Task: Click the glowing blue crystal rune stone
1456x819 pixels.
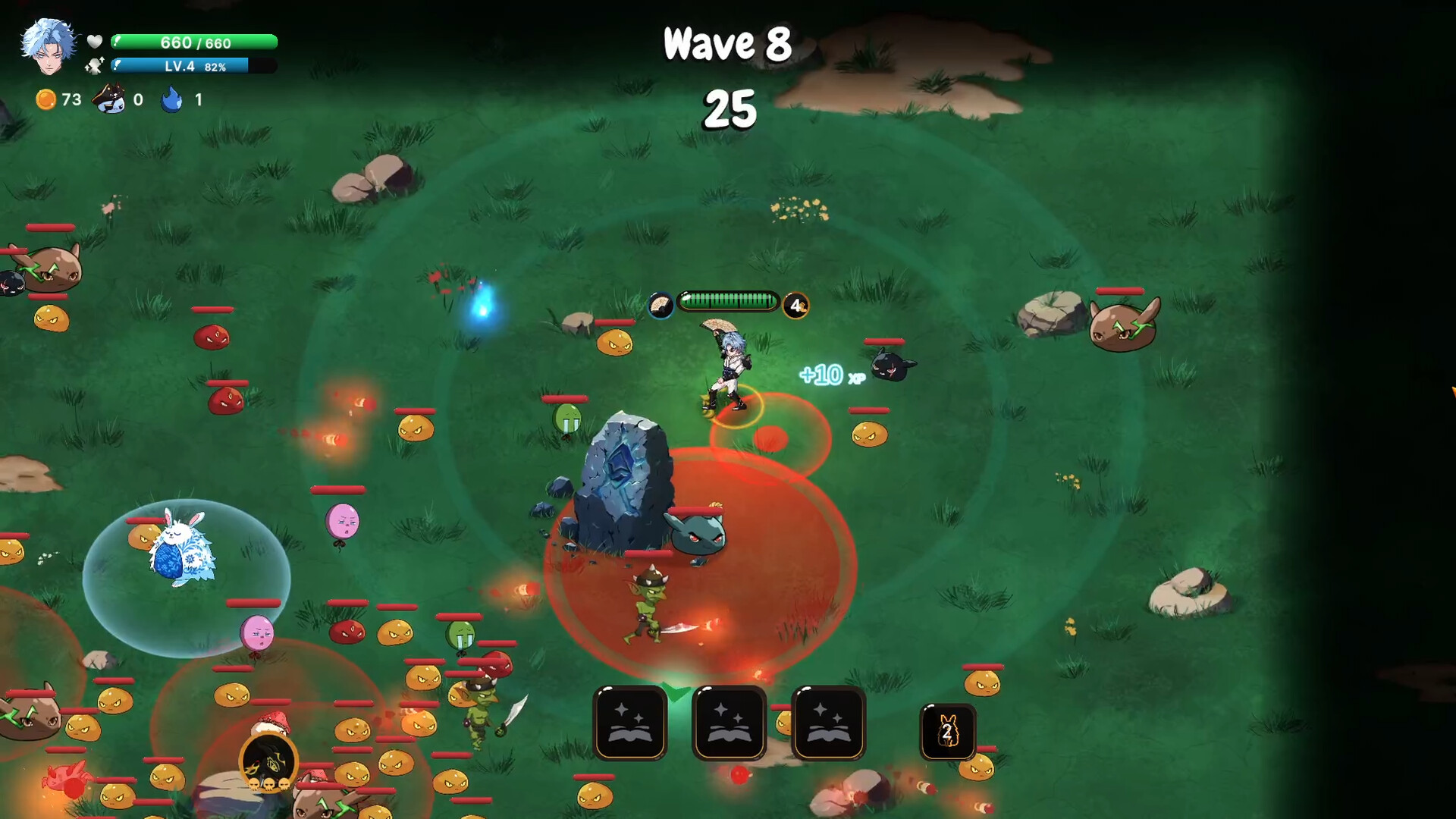Action: tap(620, 478)
